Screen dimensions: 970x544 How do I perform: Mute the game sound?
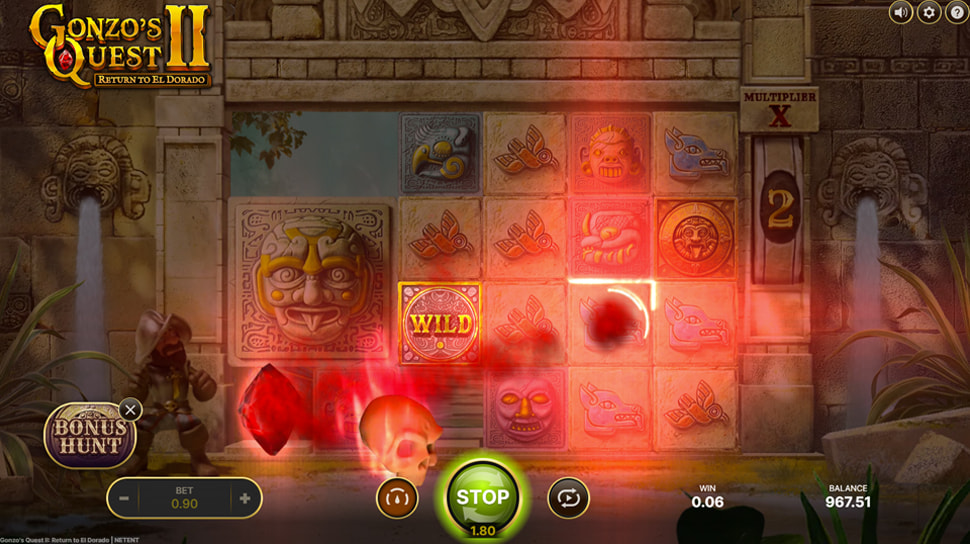[901, 13]
